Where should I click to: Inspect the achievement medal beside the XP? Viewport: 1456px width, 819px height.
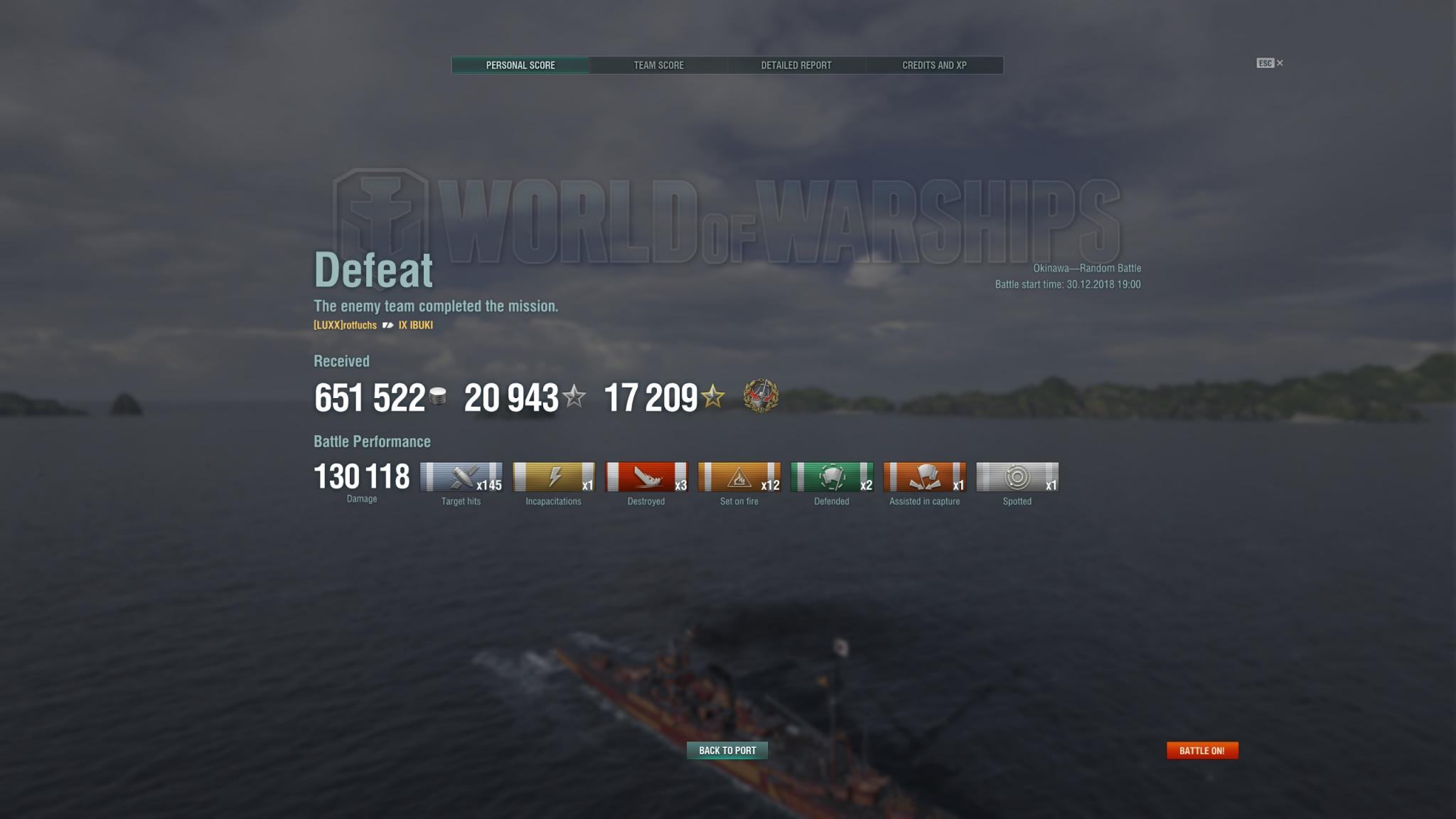[x=761, y=396]
